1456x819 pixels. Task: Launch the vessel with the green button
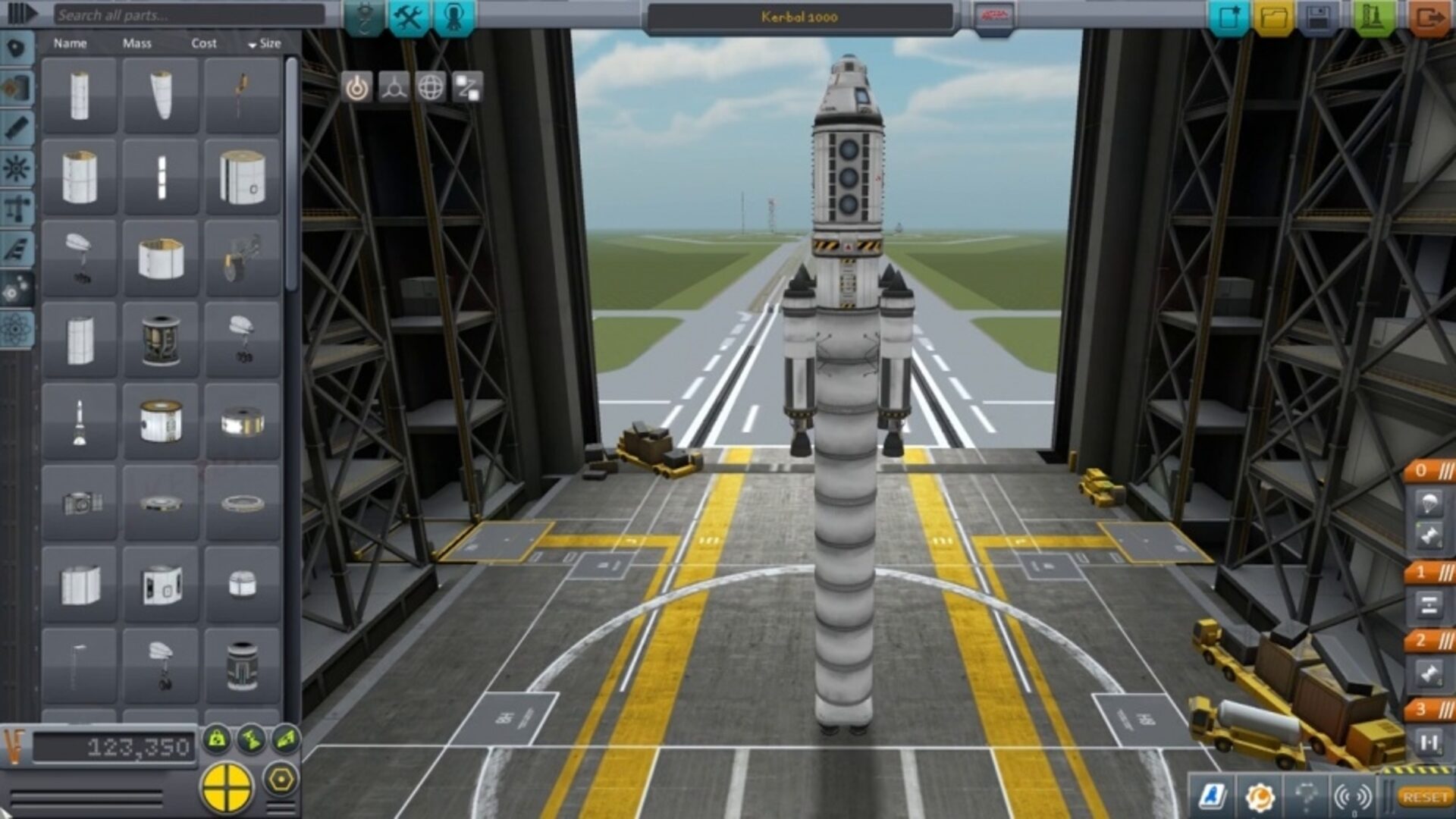[1372, 17]
